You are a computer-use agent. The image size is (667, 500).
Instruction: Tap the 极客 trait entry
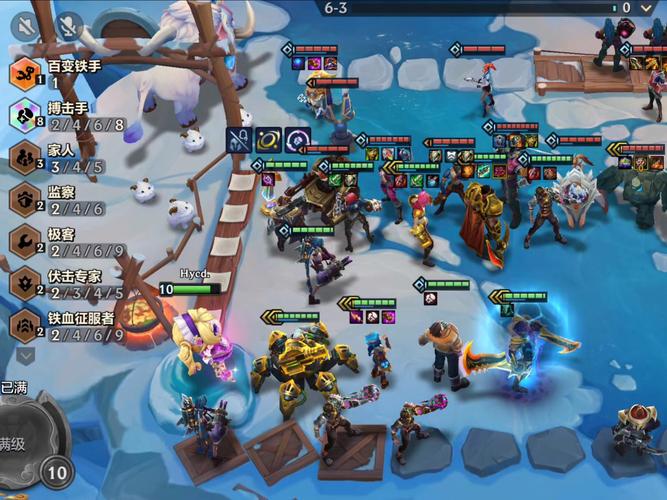point(70,242)
